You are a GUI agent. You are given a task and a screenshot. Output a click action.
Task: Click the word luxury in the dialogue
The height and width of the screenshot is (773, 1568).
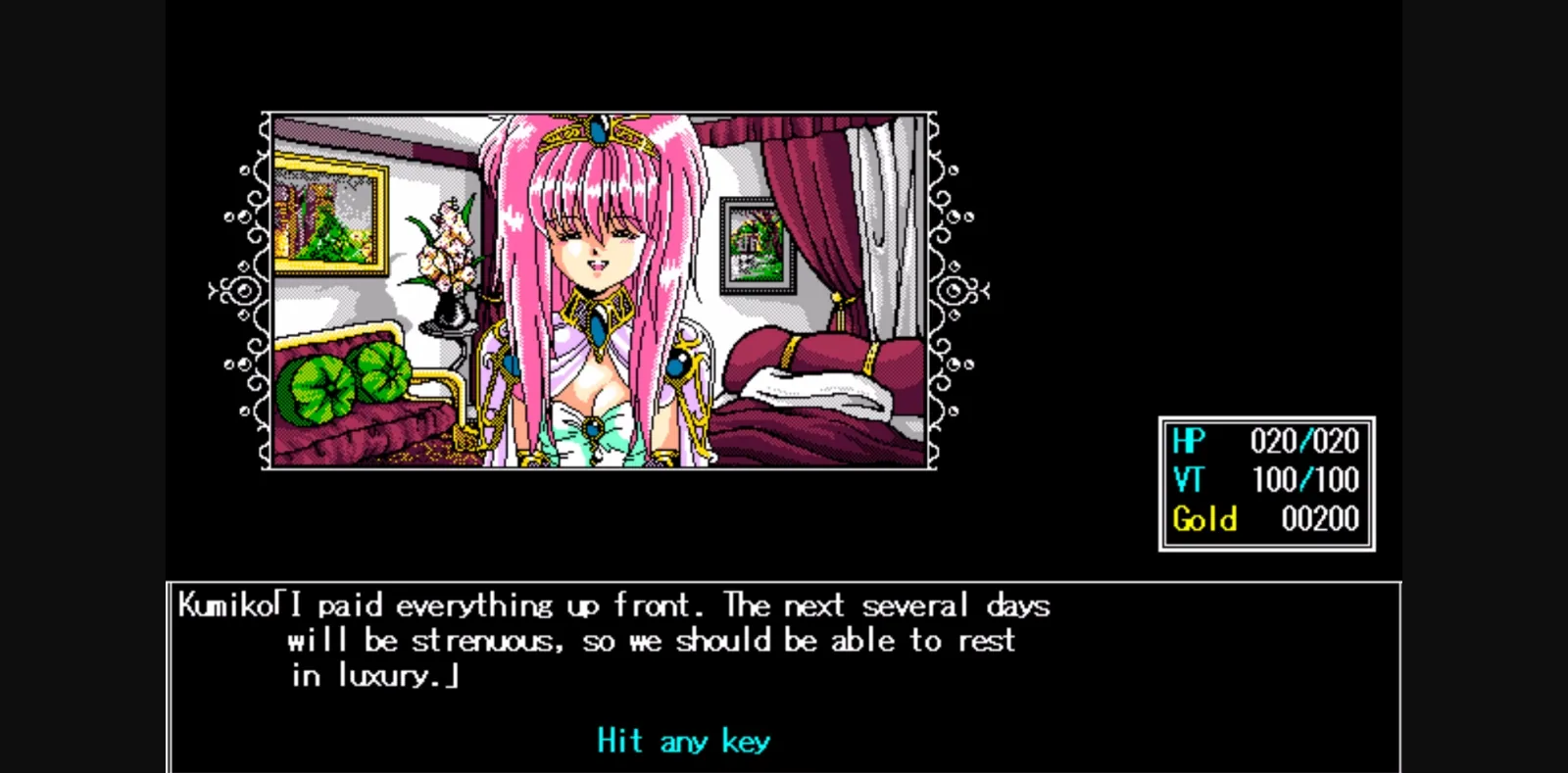[x=387, y=676]
